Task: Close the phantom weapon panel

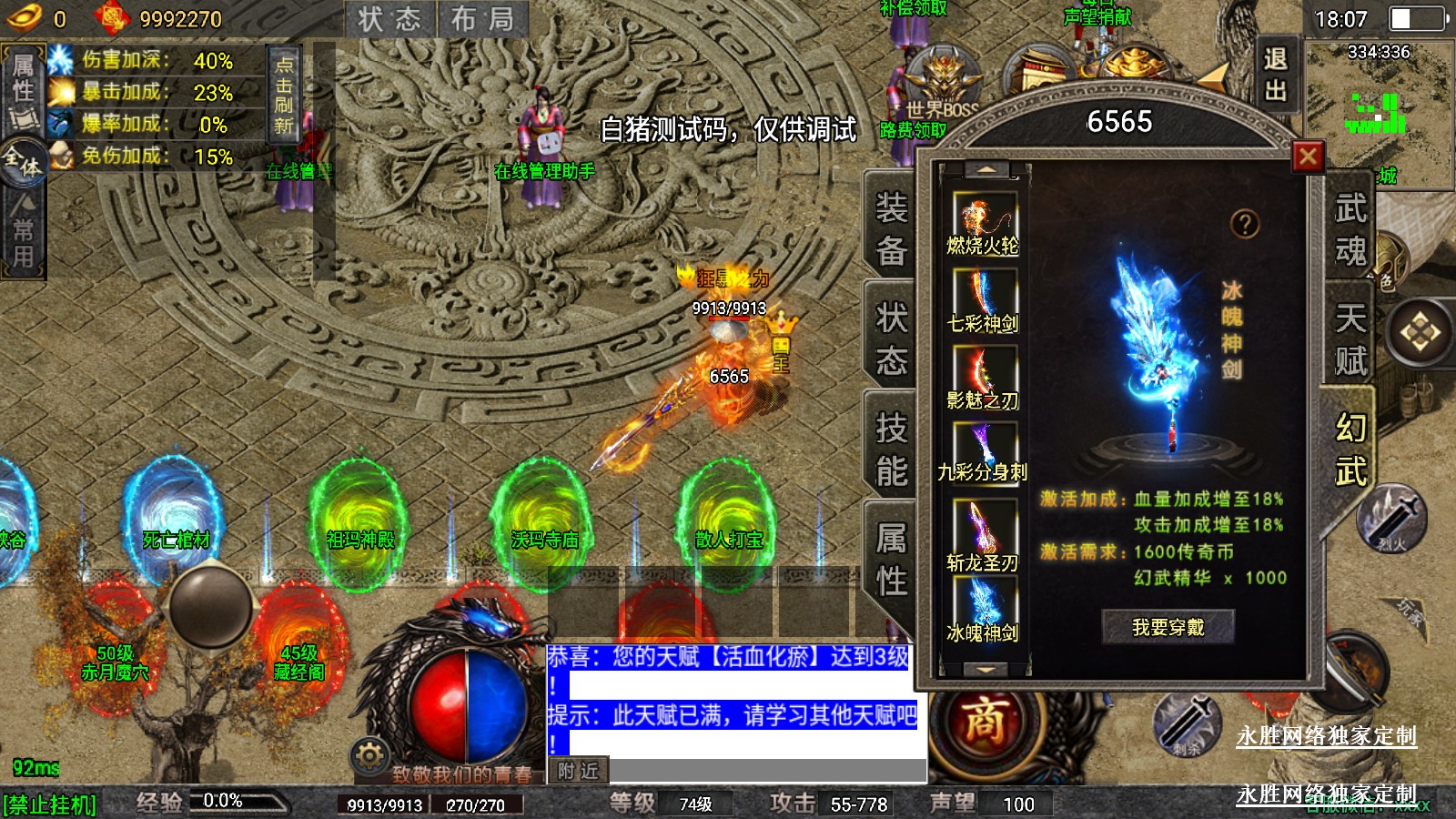Action: point(1308,157)
